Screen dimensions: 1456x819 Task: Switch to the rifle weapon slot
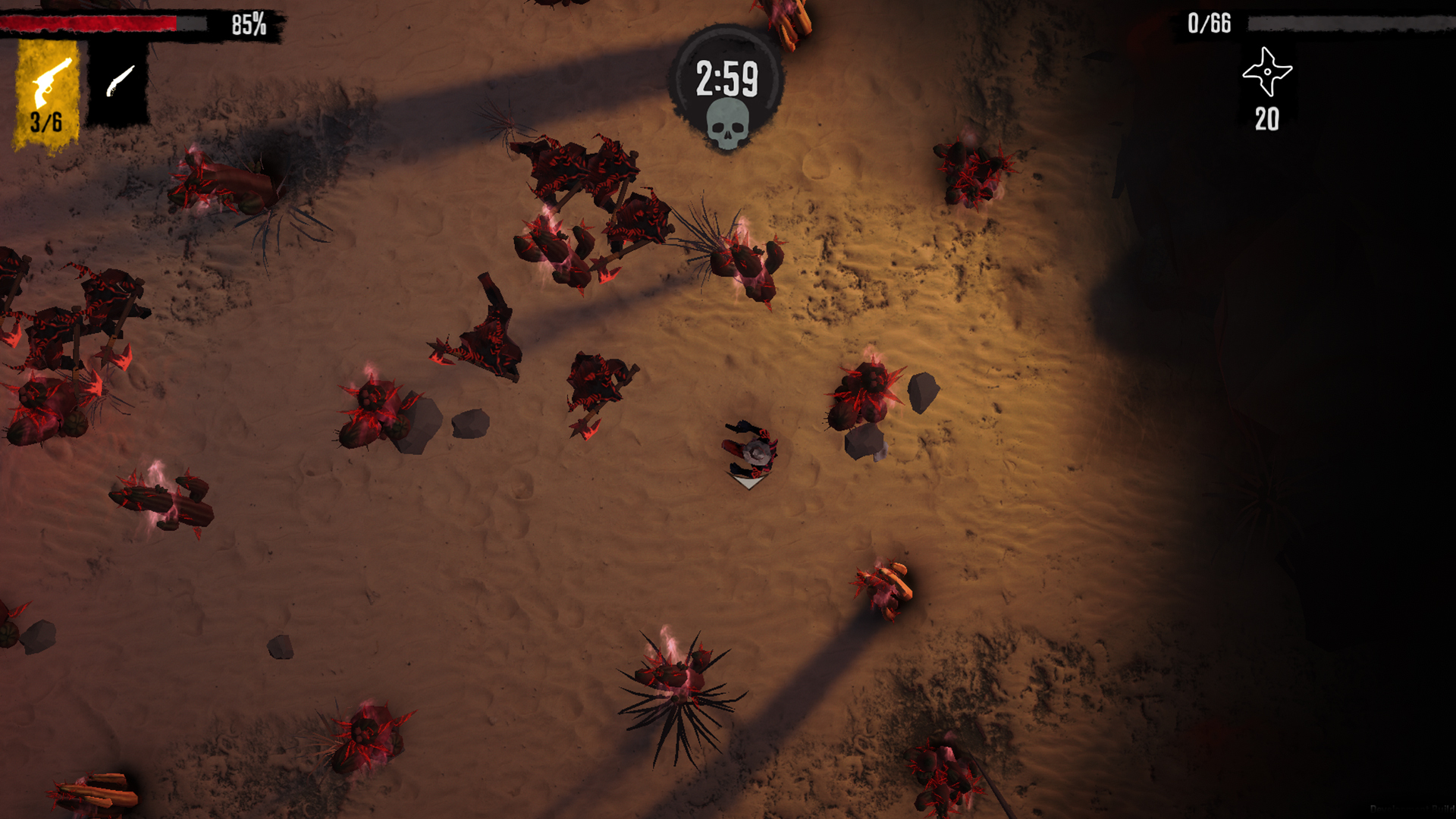[119, 83]
